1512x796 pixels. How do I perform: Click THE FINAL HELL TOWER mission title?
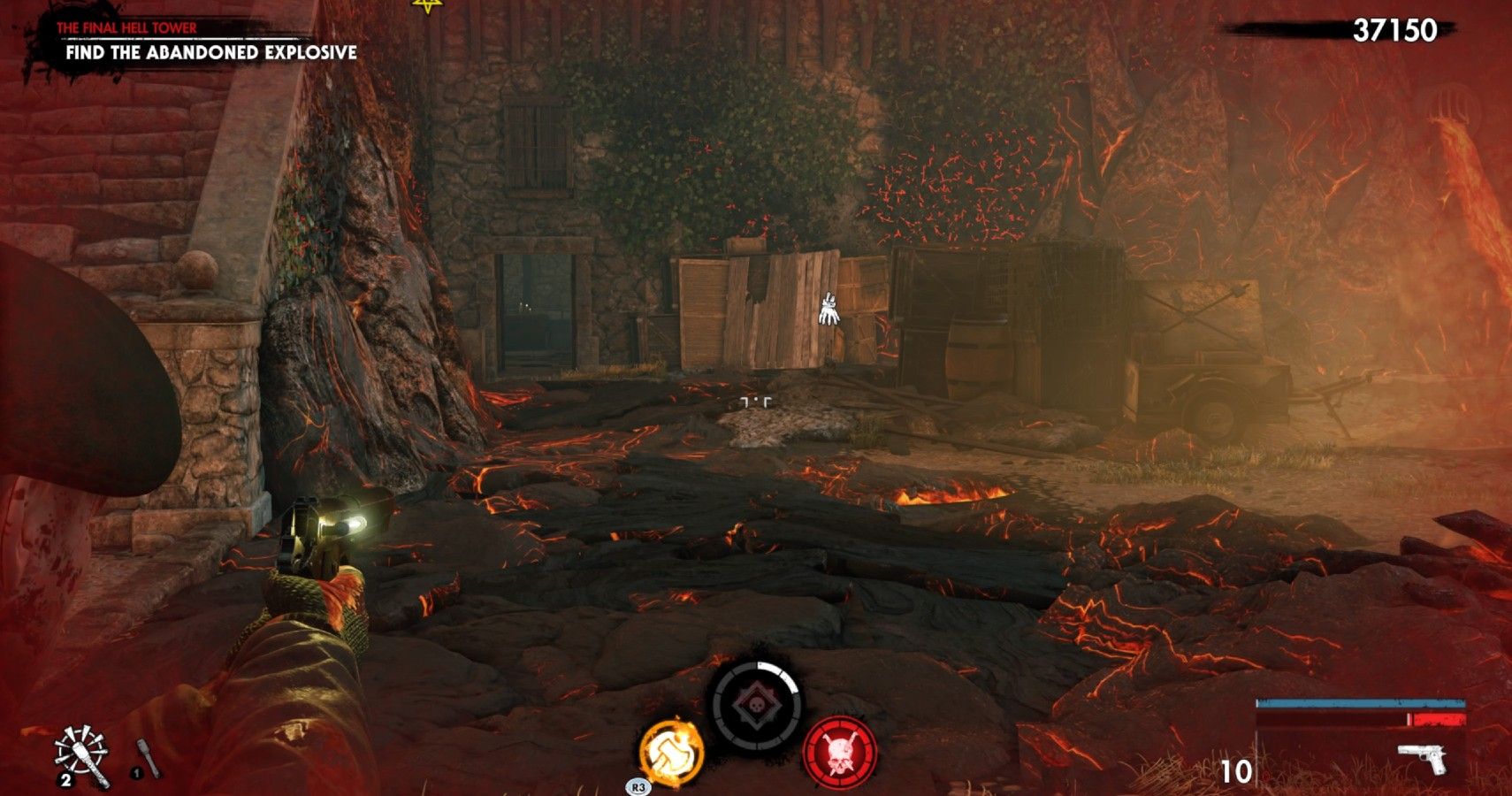(126, 27)
